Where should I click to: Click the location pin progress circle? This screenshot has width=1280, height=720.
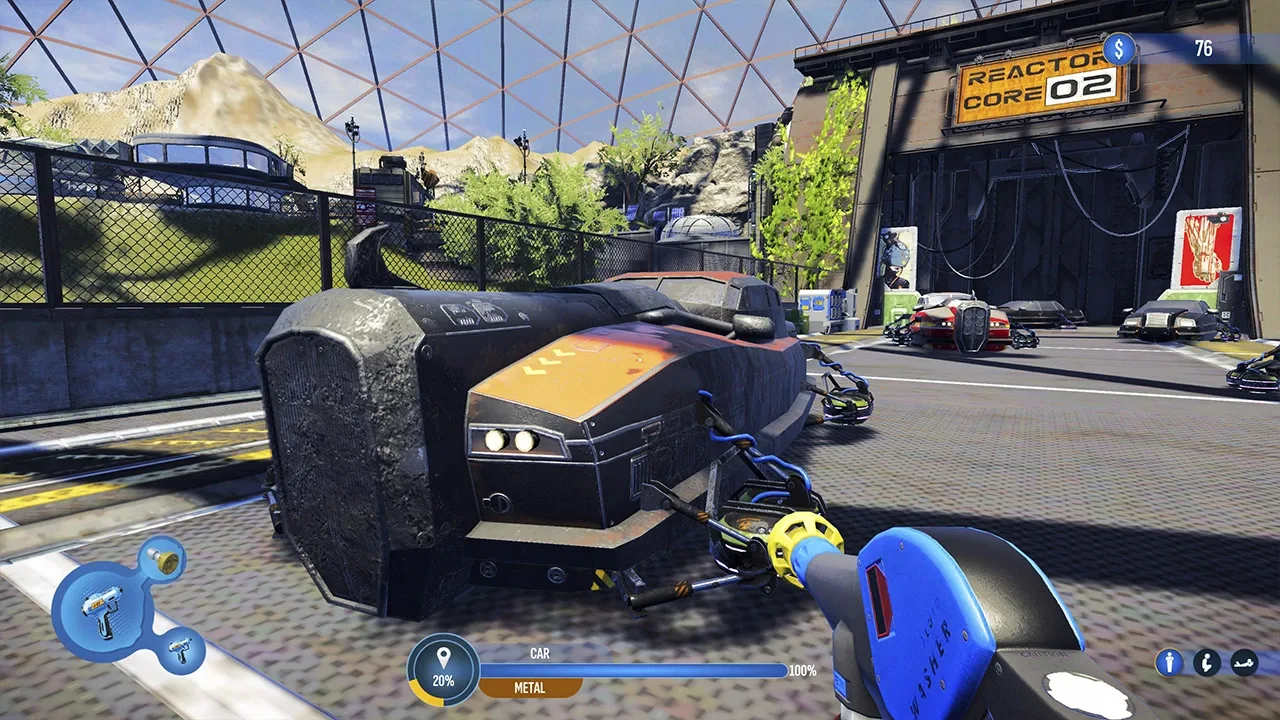[443, 670]
